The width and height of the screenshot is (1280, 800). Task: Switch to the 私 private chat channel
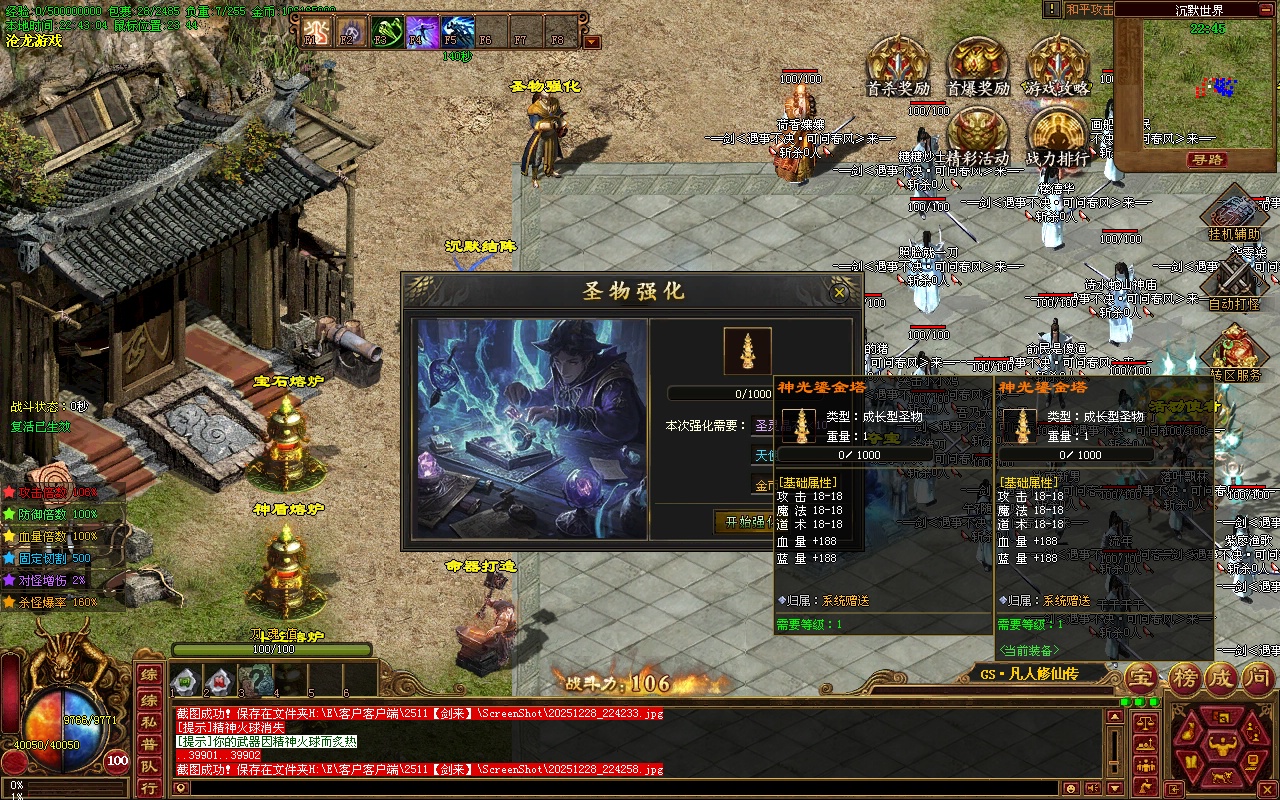point(148,722)
